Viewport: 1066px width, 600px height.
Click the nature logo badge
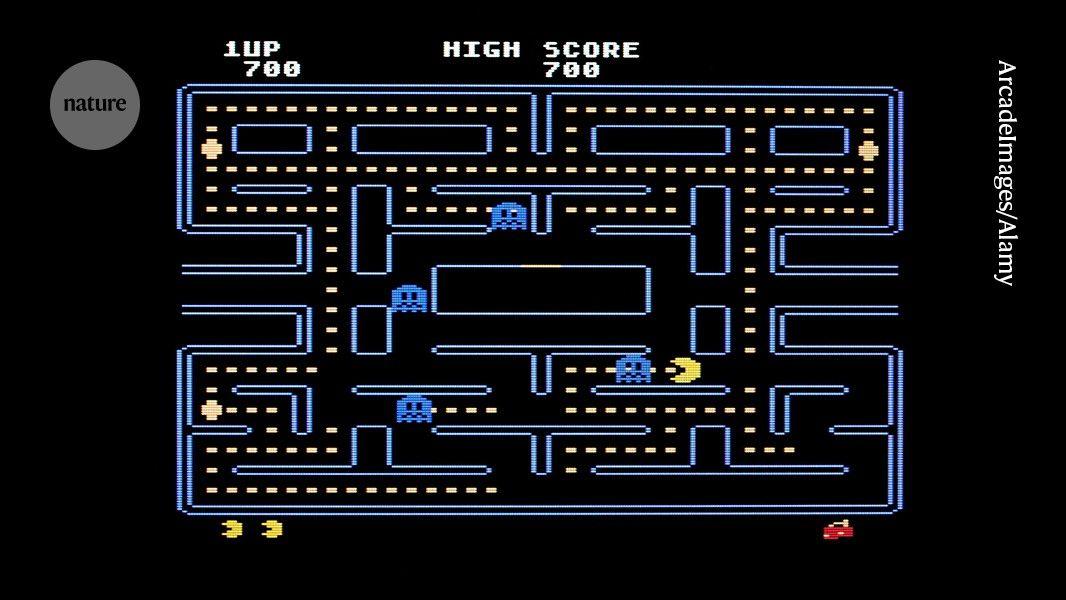[95, 104]
